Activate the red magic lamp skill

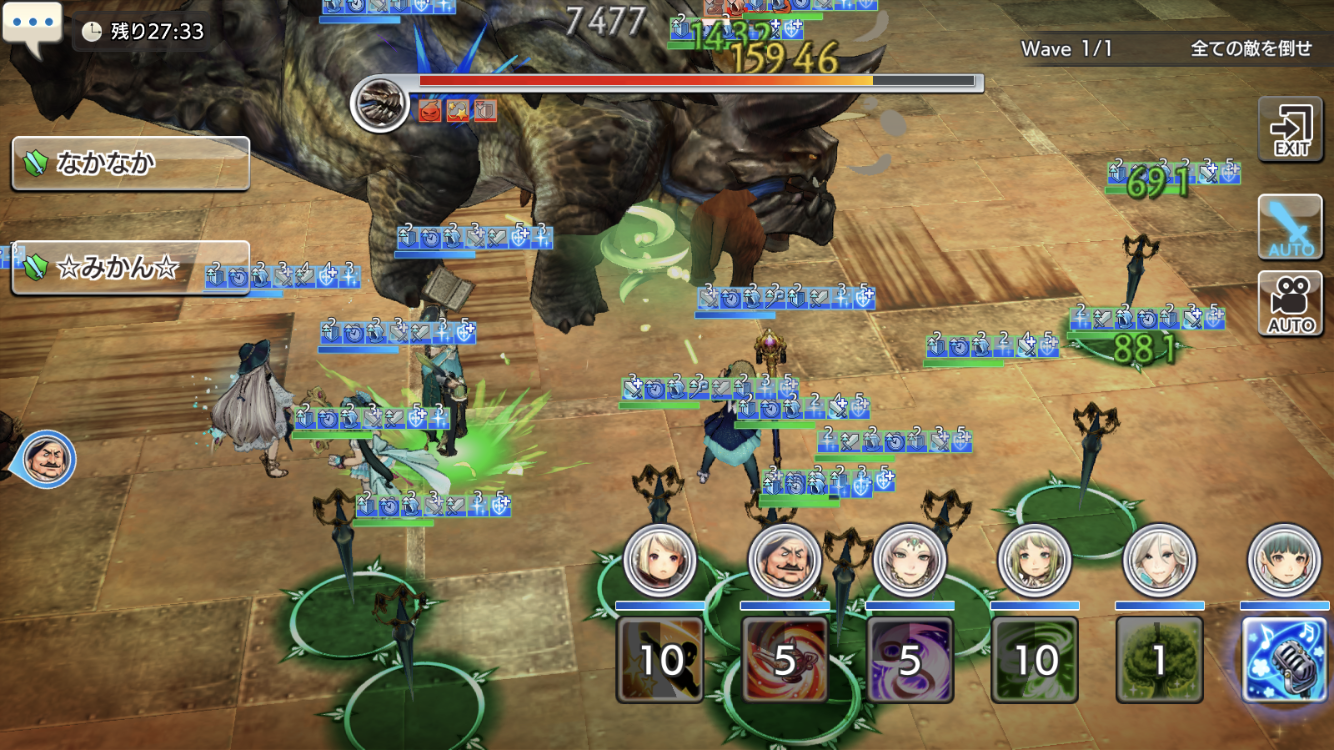785,658
